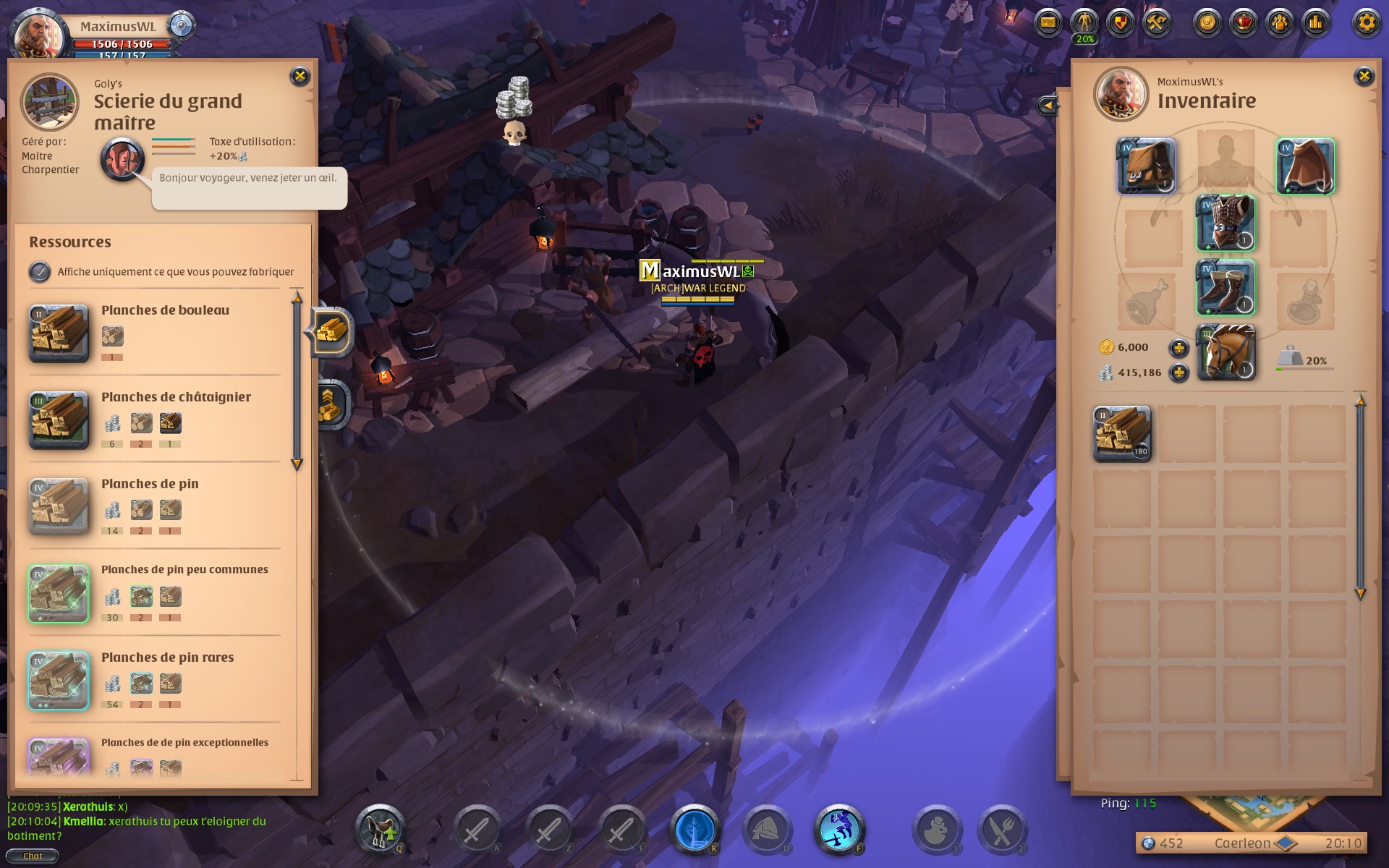This screenshot has height=868, width=1389.
Task: Click the plus button next to silver amount
Action: pyautogui.click(x=1181, y=374)
